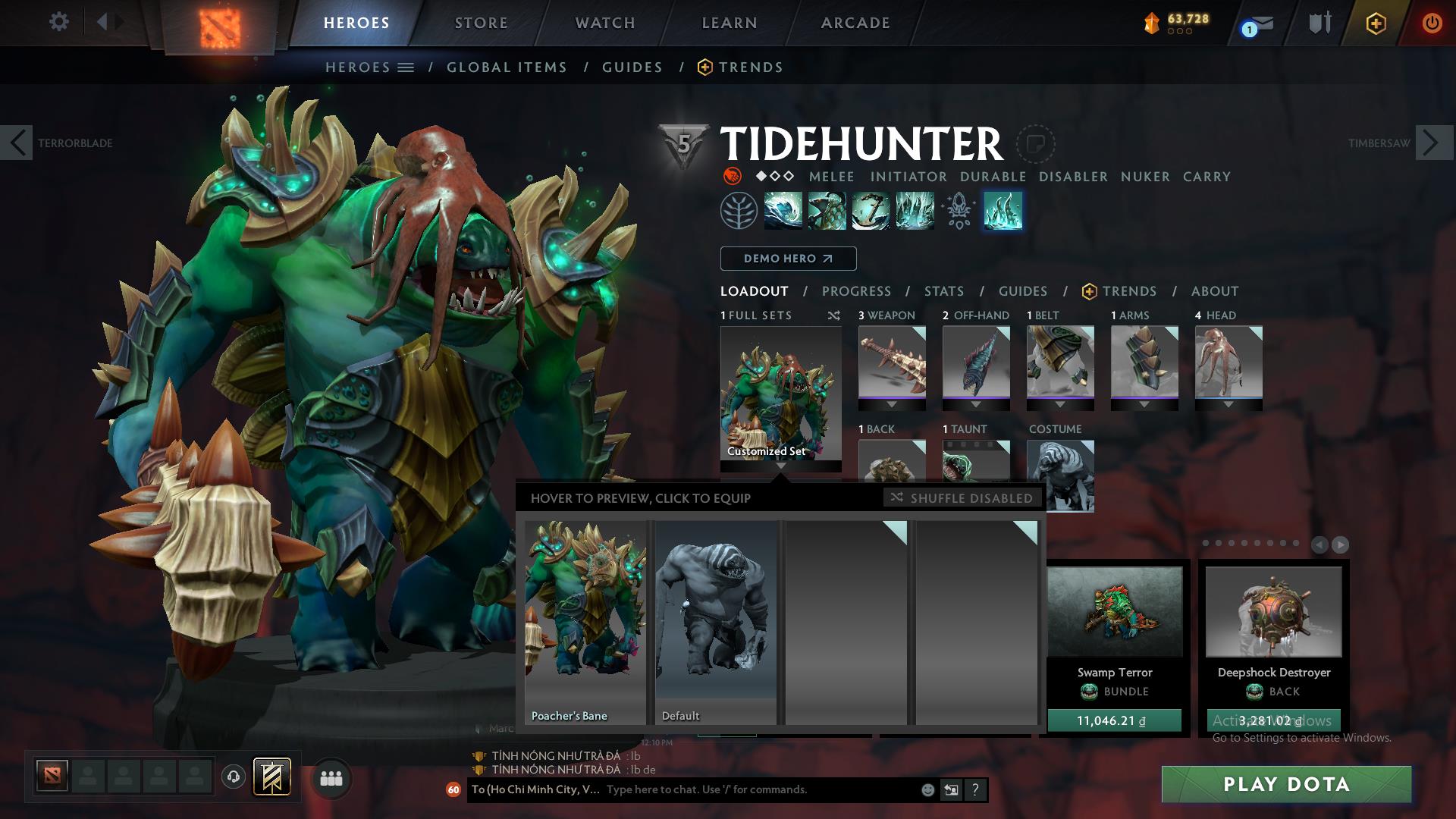This screenshot has width=1456, height=819.
Task: Click the power button to exit Dota
Action: 1432,23
